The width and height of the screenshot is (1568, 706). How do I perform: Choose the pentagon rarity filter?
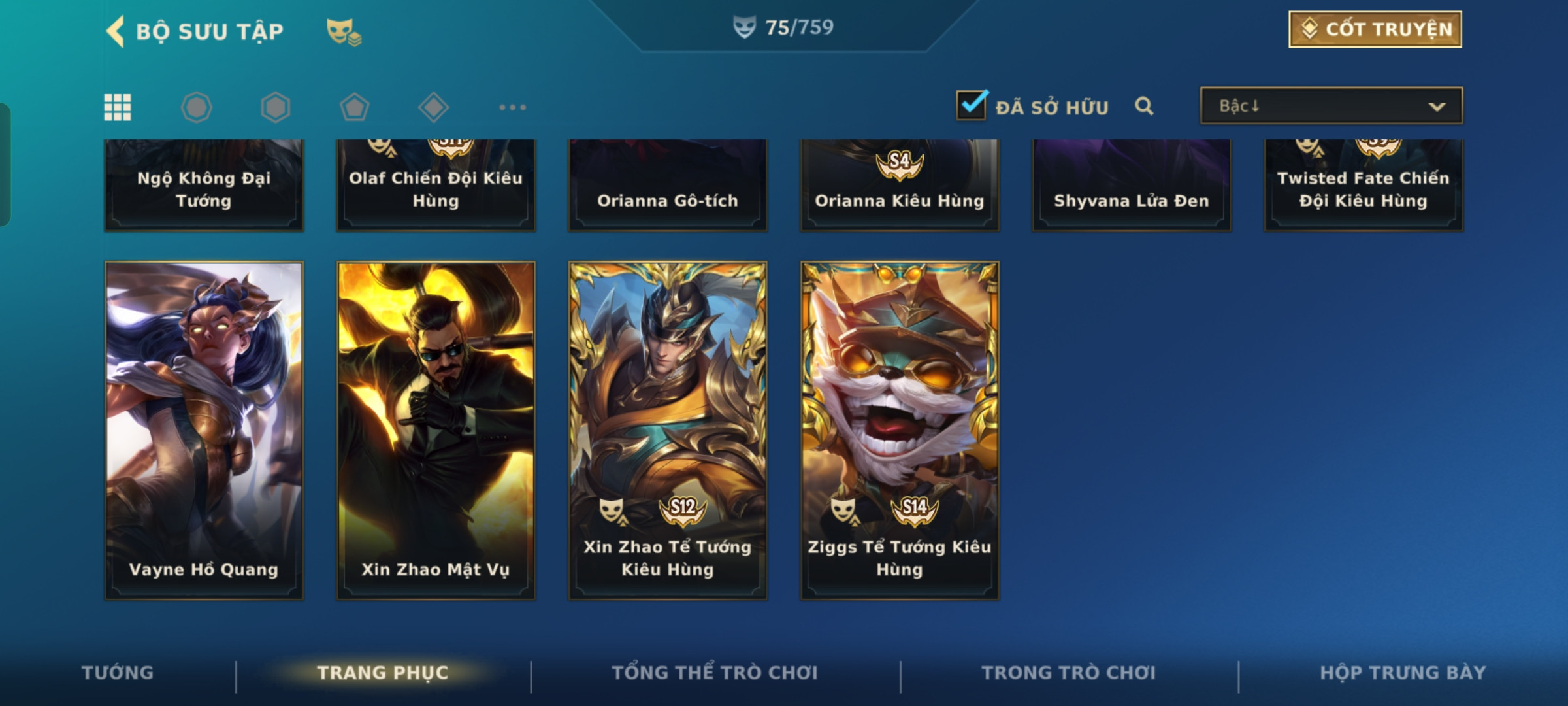point(354,107)
